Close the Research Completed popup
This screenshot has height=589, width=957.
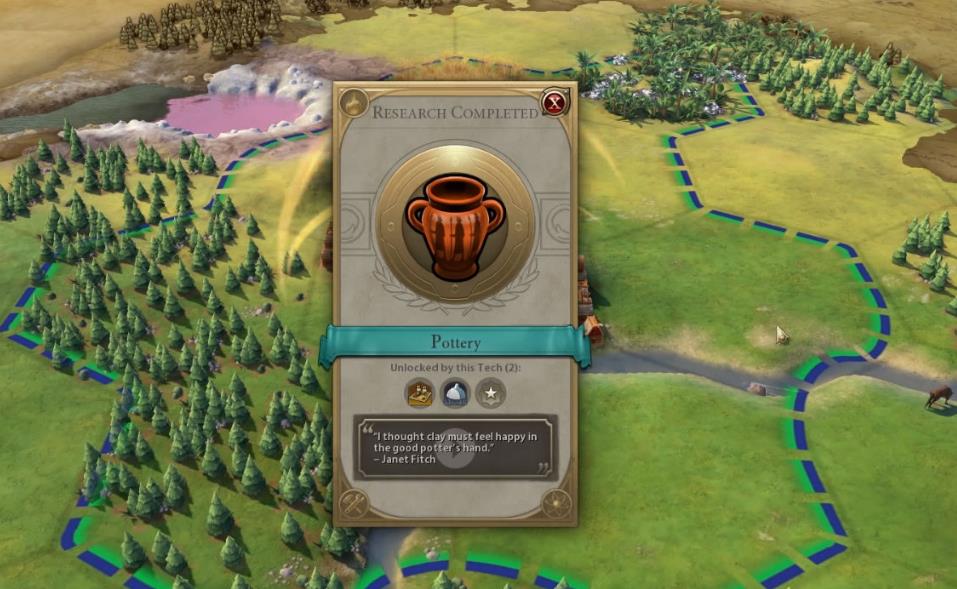tap(553, 102)
